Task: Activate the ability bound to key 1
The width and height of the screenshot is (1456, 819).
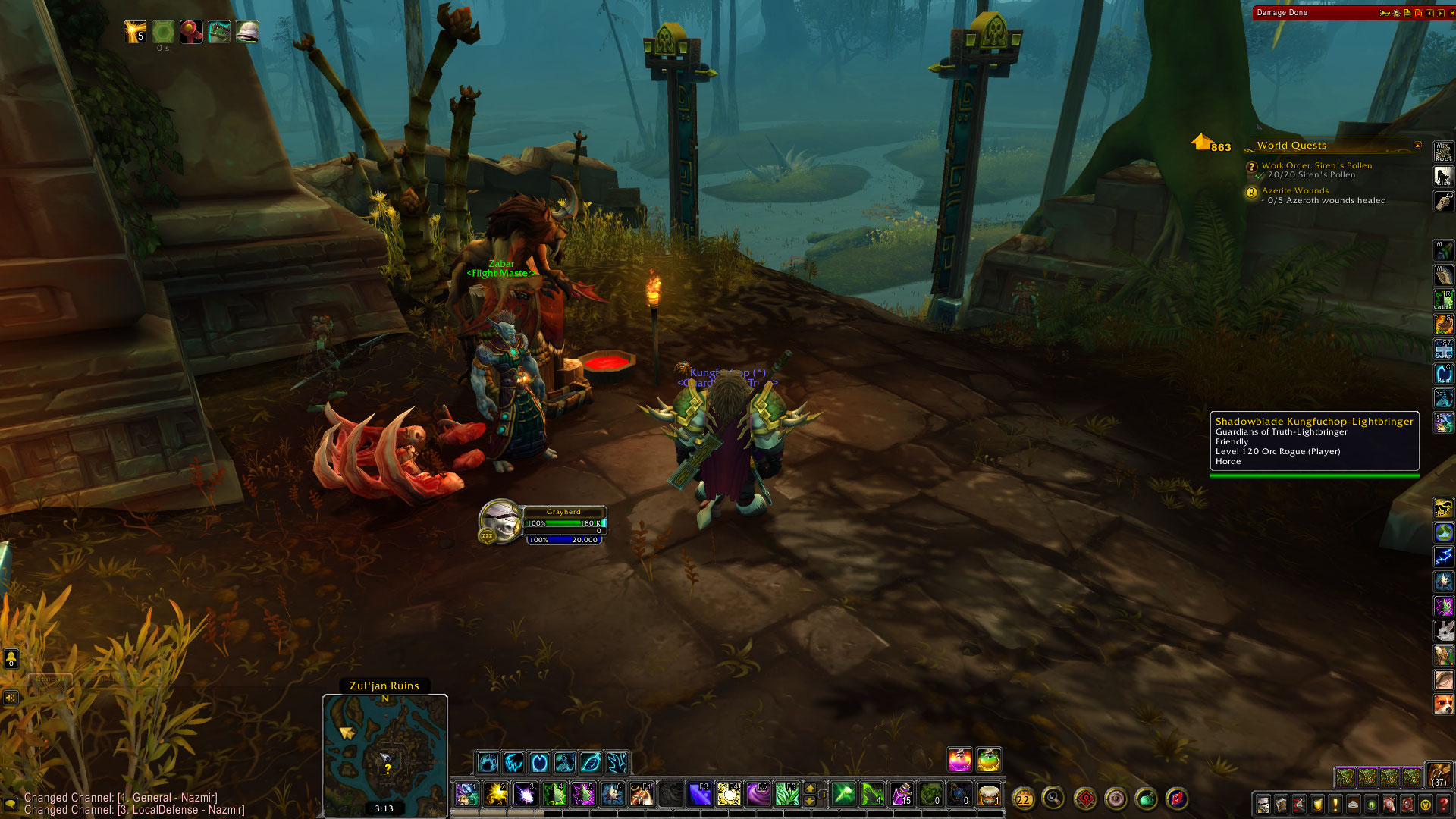Action: tap(466, 794)
